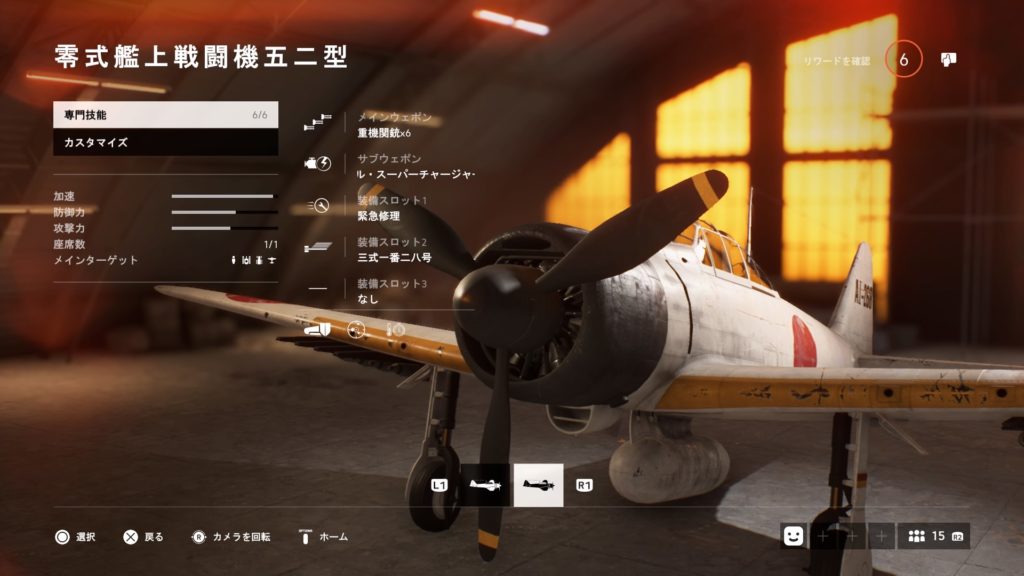Select the 専門技能 menu entry

pyautogui.click(x=165, y=115)
